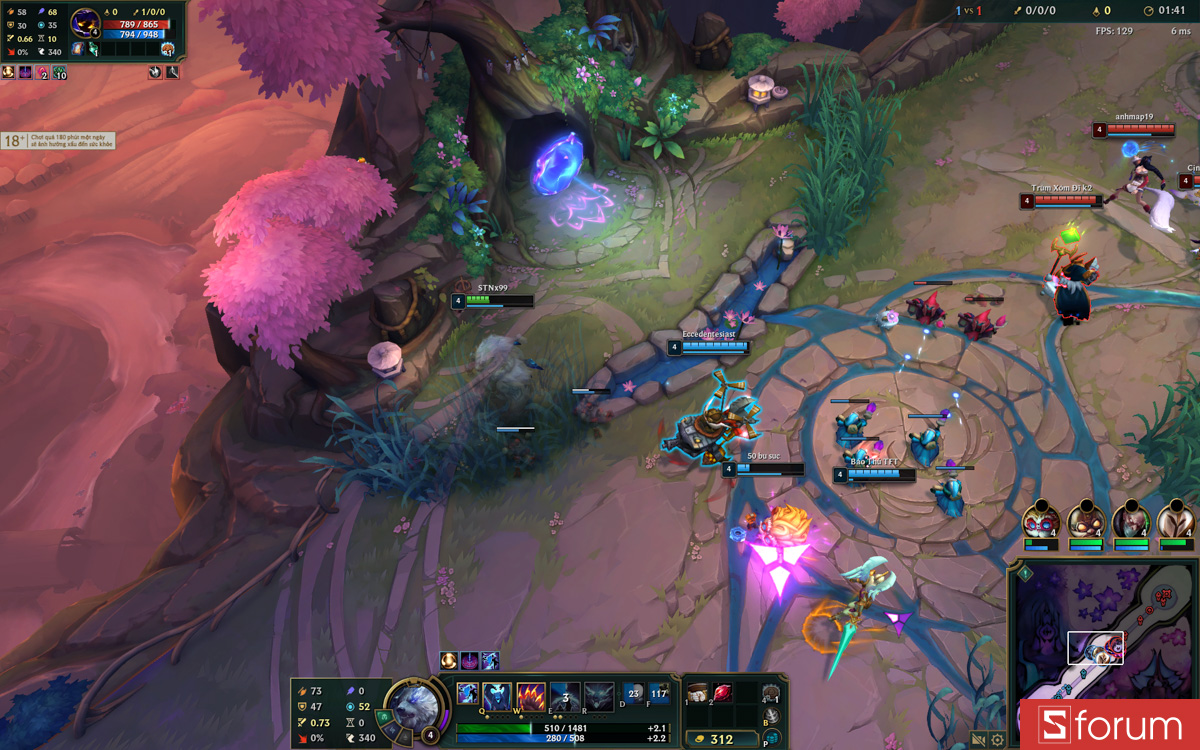Open the shop via the 312 gold button
Screen dimensions: 1200x750
(x=722, y=740)
